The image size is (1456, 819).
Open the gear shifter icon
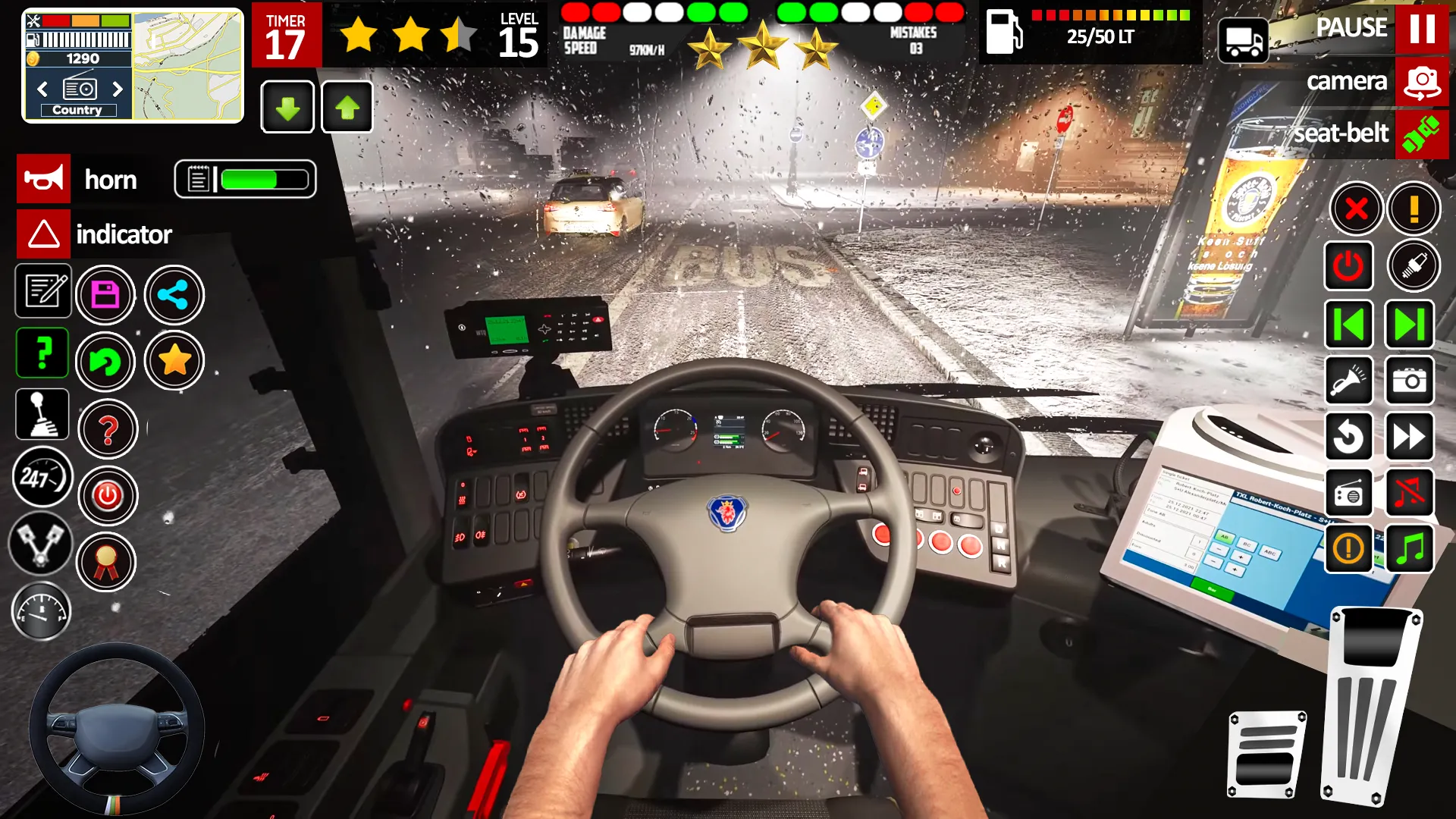click(x=42, y=414)
